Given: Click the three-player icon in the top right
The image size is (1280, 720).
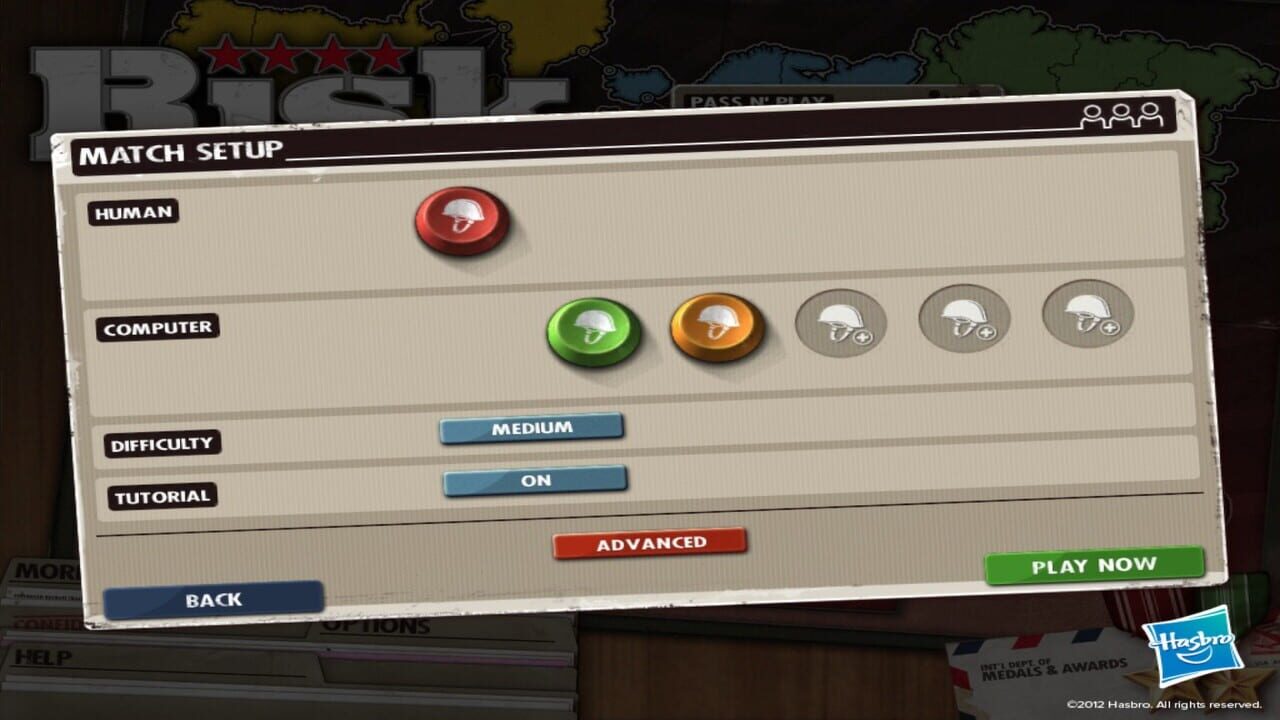Looking at the screenshot, I should (x=1123, y=114).
